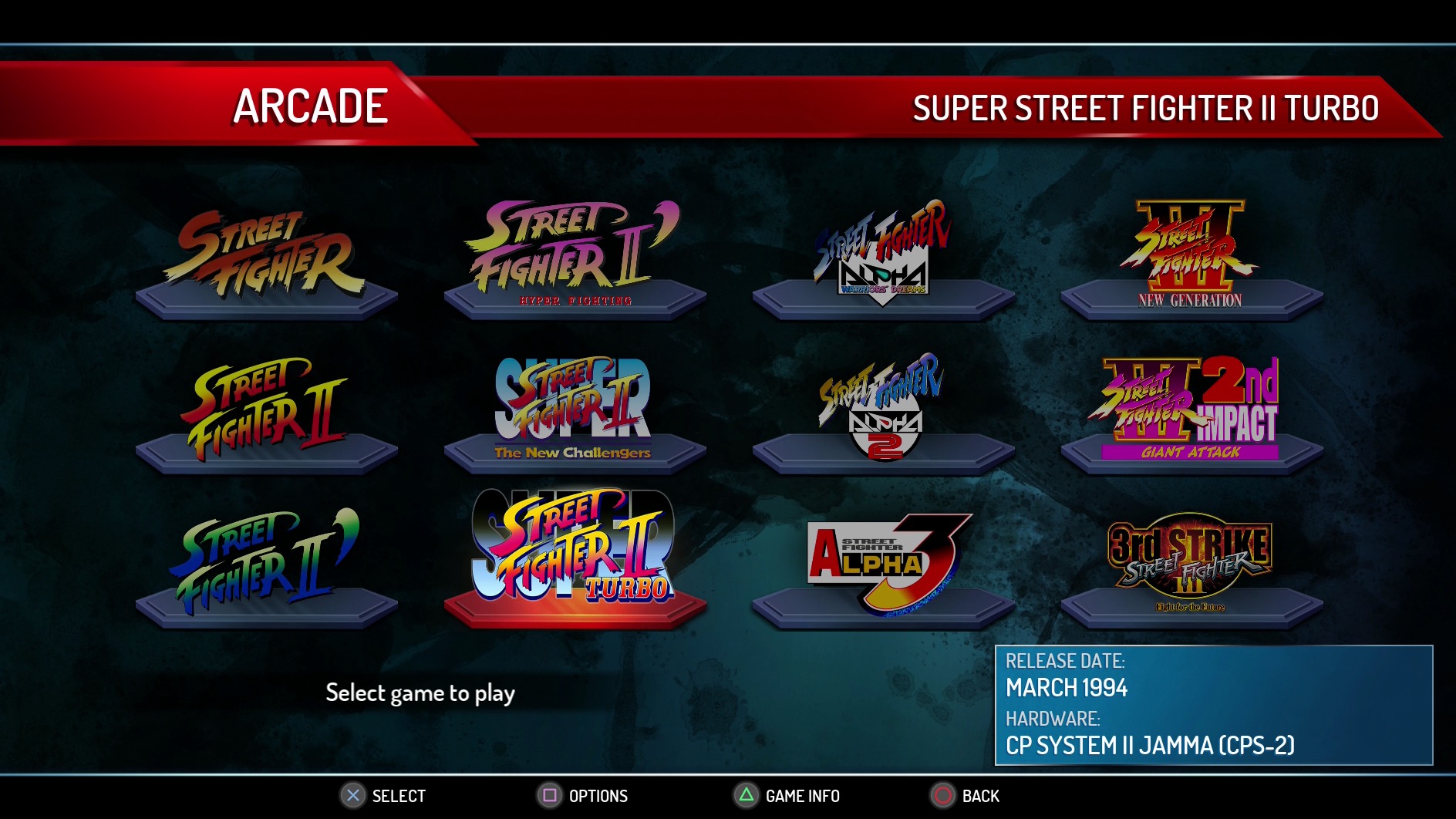1456x819 pixels.
Task: Select Street Fighter Alpha 3
Action: [883, 561]
